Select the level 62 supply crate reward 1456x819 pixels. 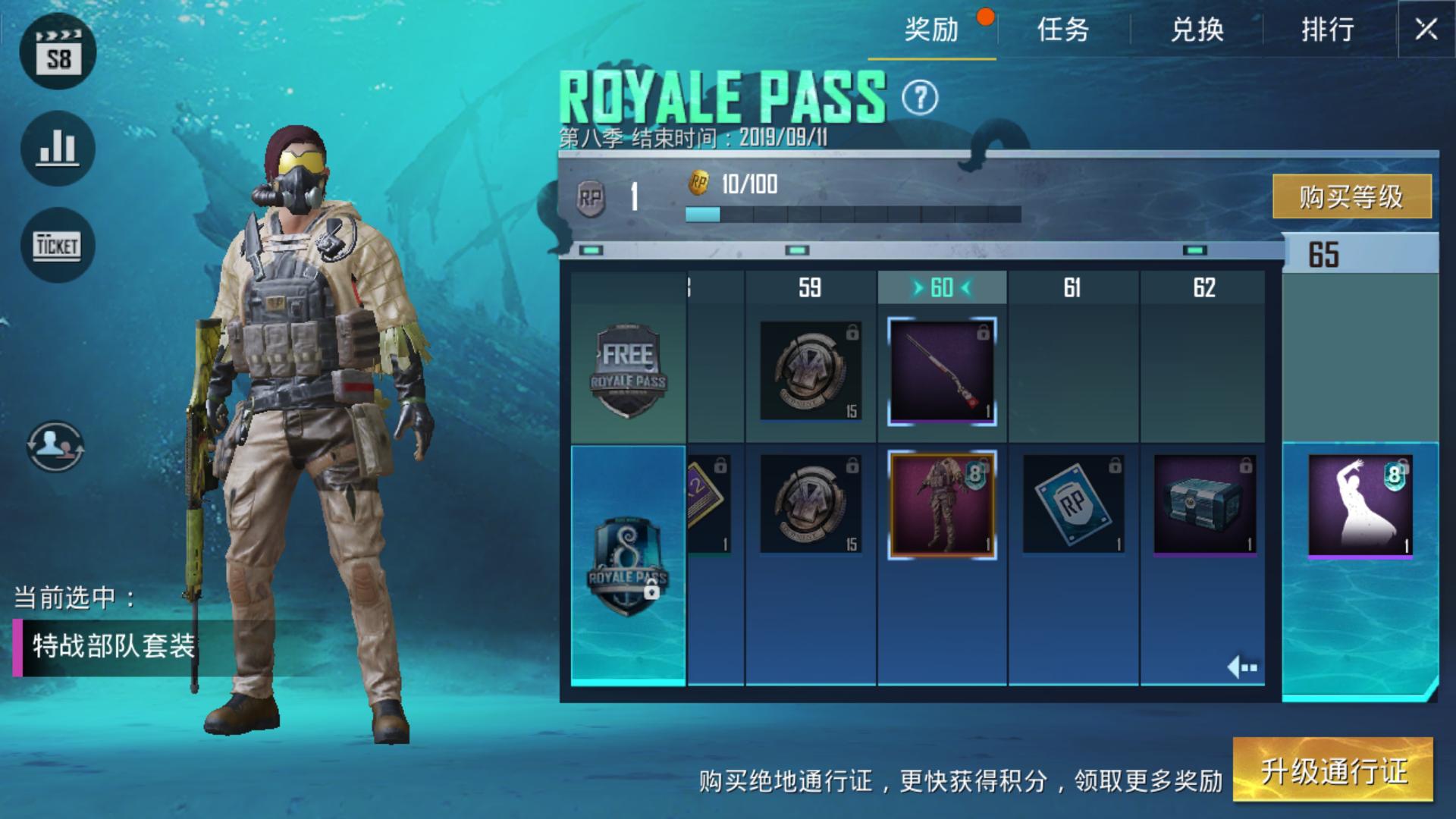tap(1204, 504)
